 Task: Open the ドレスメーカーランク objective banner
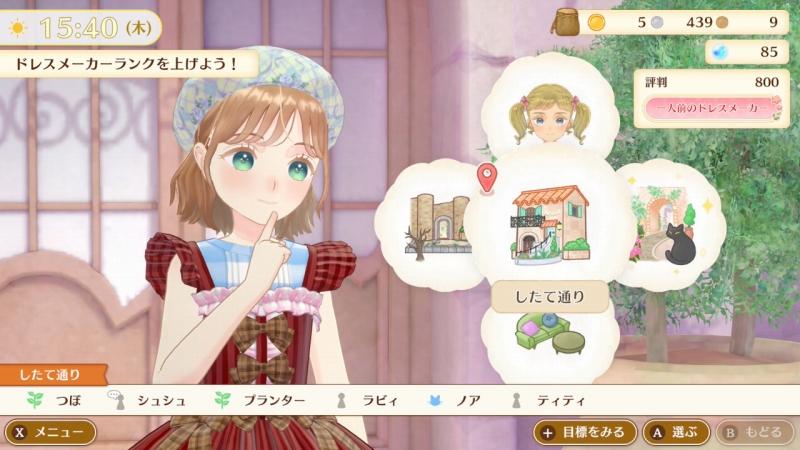(127, 63)
